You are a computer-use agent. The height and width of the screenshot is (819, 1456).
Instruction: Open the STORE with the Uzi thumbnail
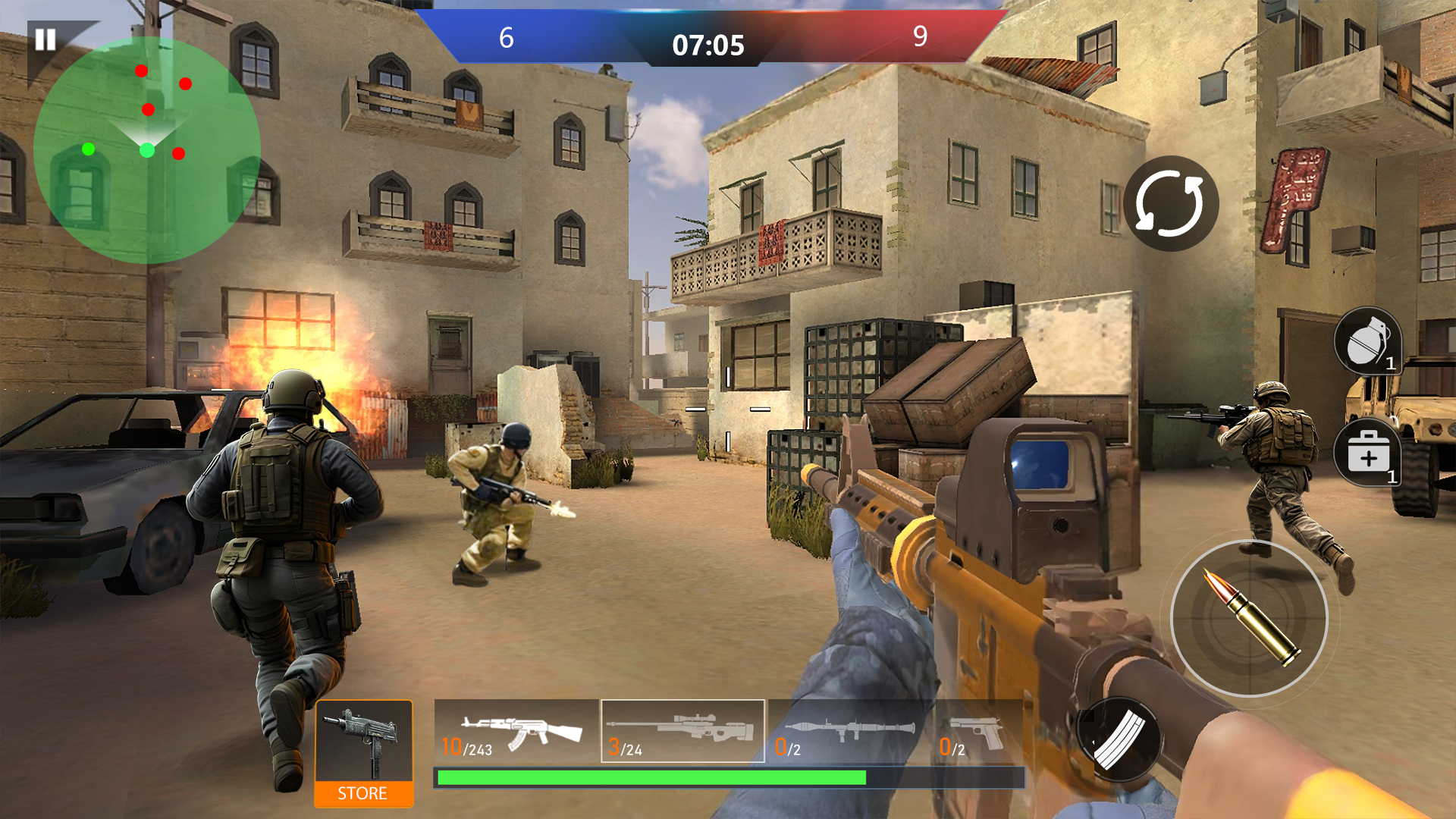pyautogui.click(x=364, y=751)
